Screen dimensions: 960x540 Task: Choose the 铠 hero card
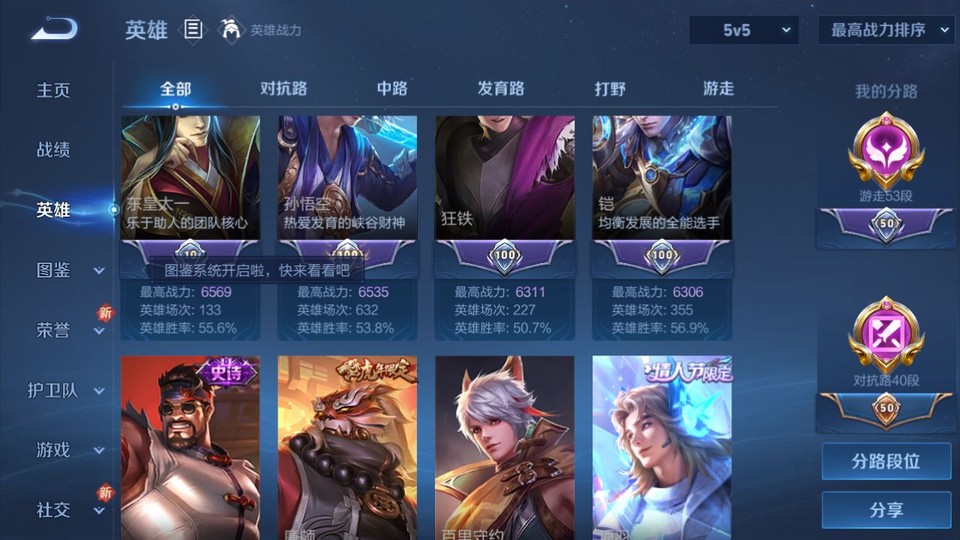click(x=662, y=178)
